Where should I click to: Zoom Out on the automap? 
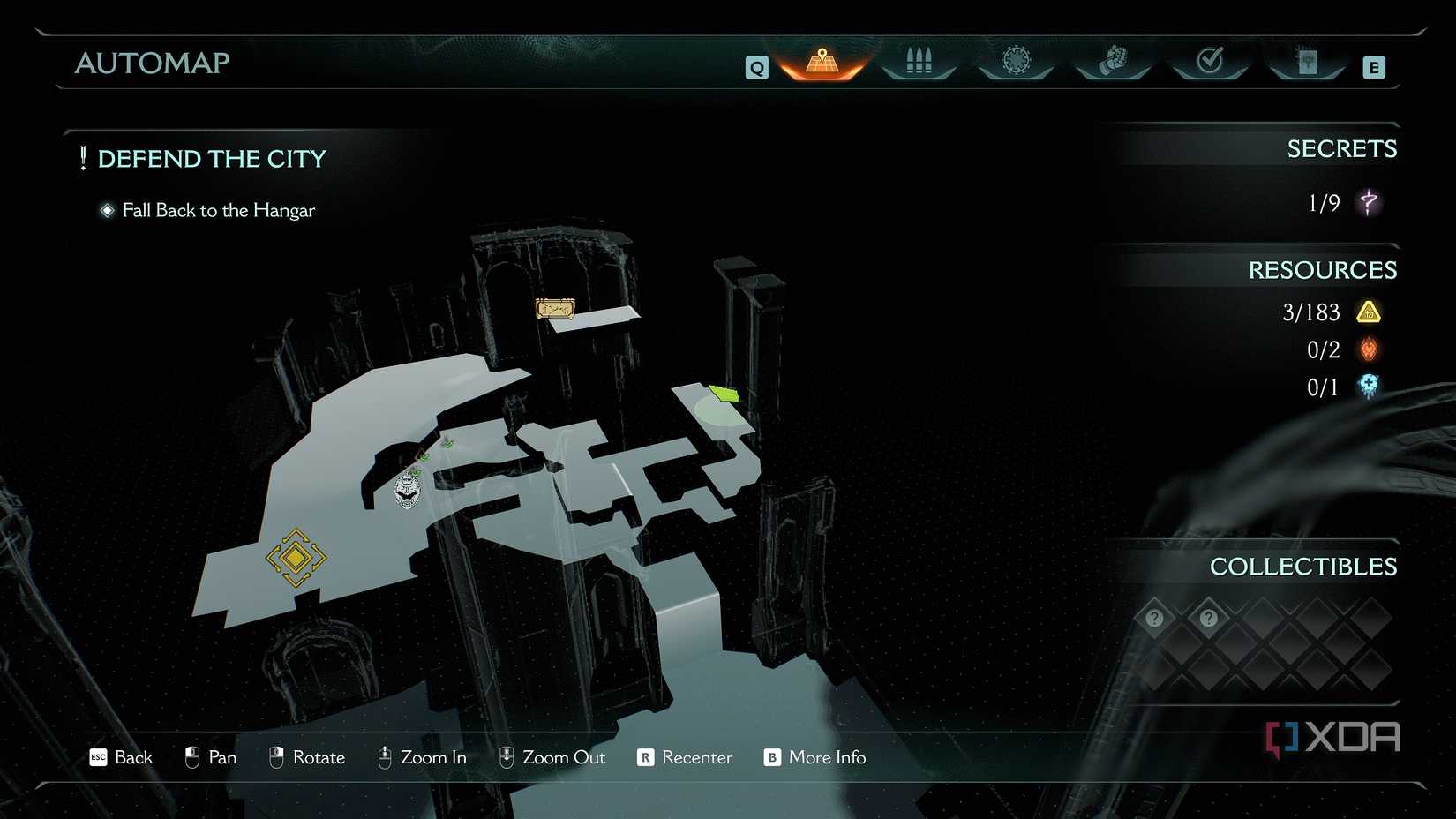pos(552,757)
